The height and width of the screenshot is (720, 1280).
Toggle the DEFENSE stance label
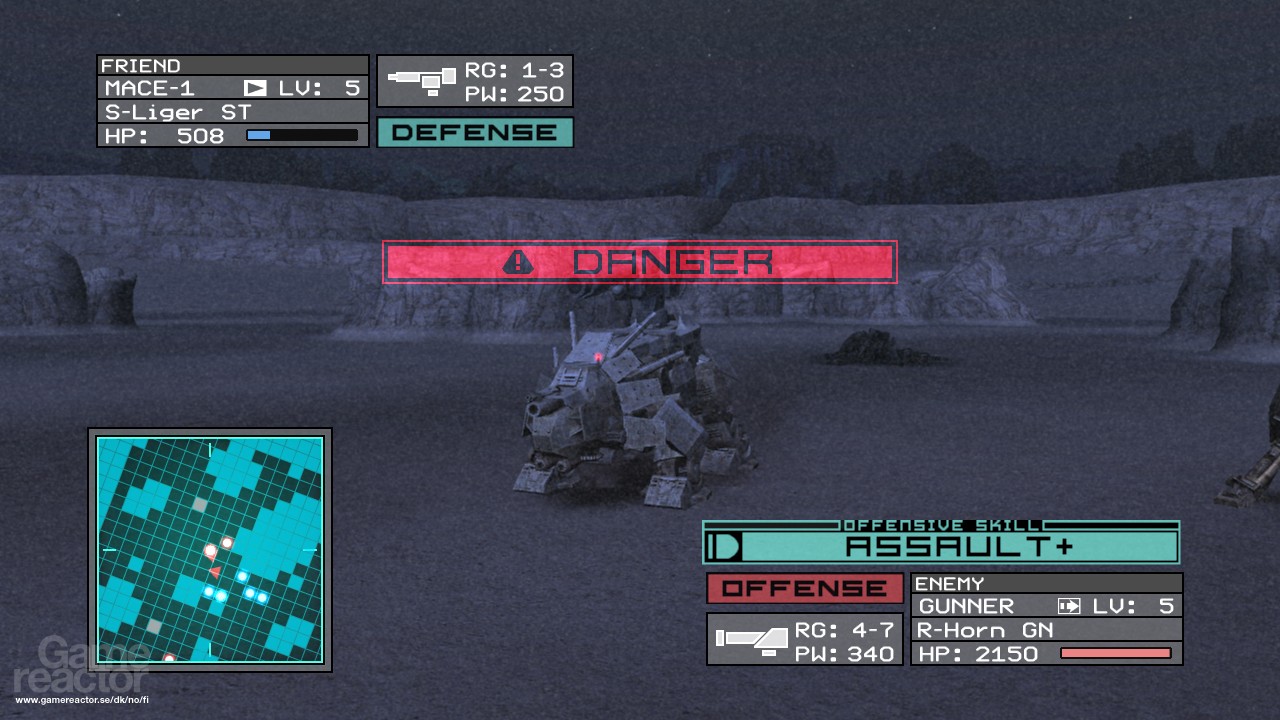(474, 131)
